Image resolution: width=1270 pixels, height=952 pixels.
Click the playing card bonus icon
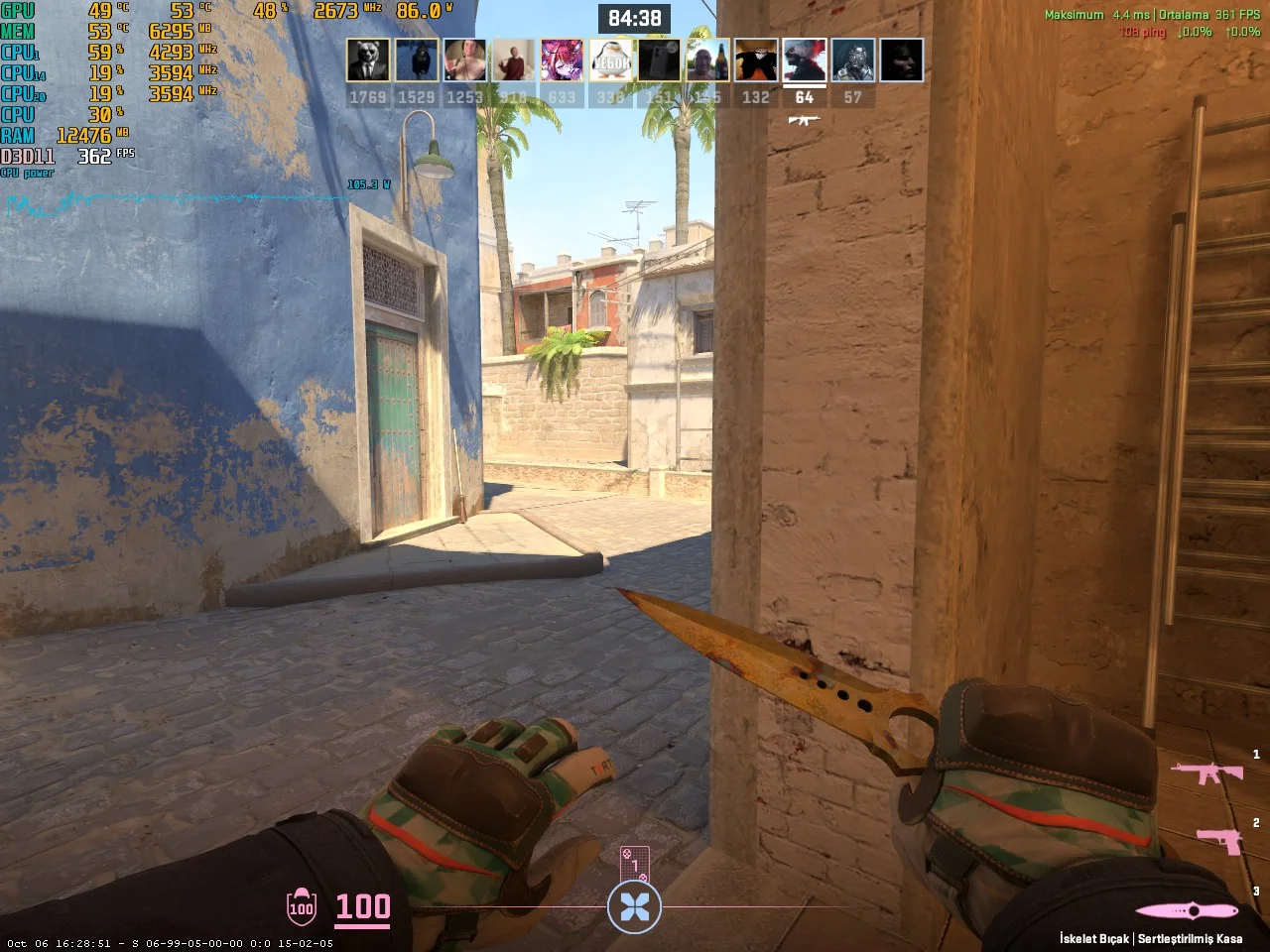click(635, 865)
